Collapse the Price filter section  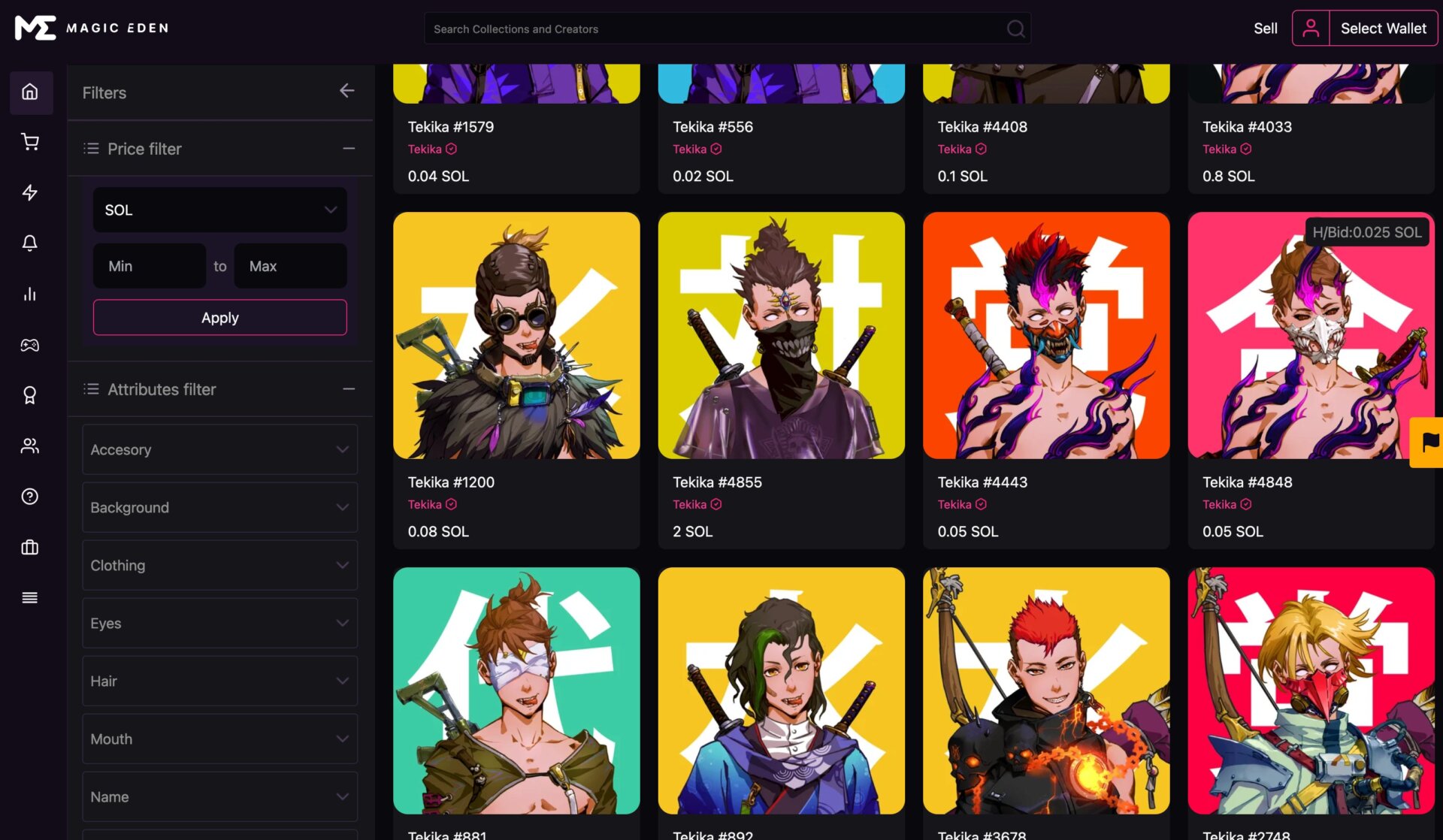coord(349,149)
